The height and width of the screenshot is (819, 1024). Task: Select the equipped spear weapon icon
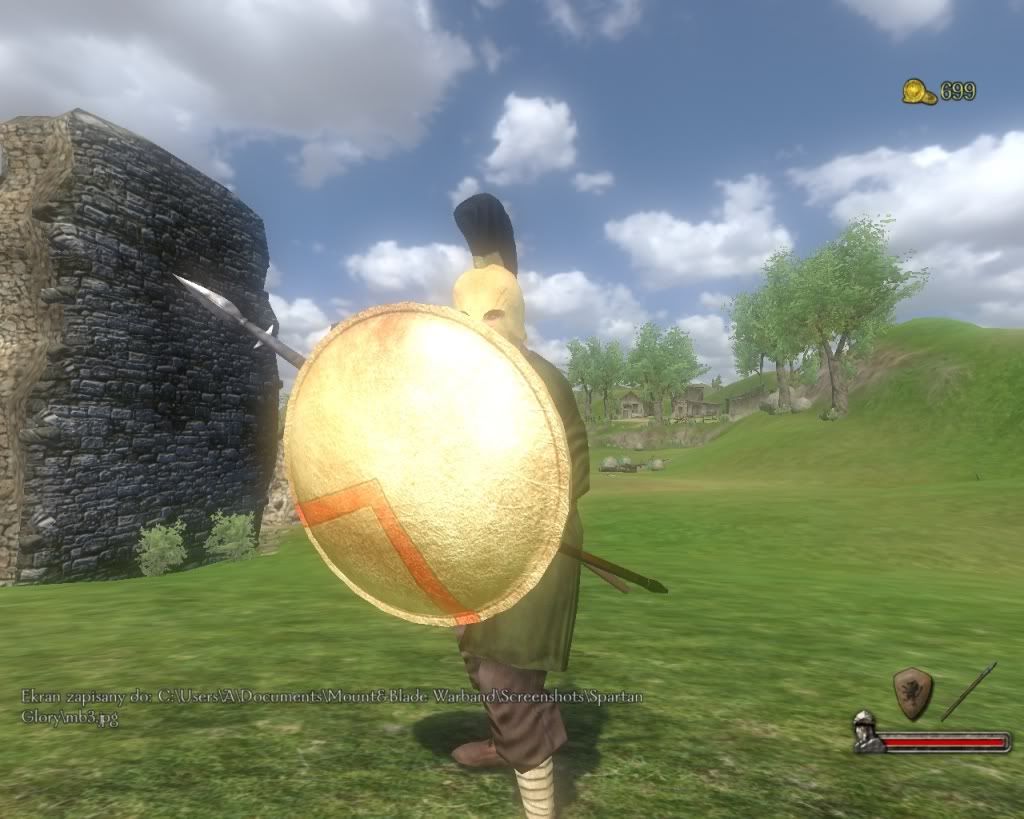pos(968,691)
